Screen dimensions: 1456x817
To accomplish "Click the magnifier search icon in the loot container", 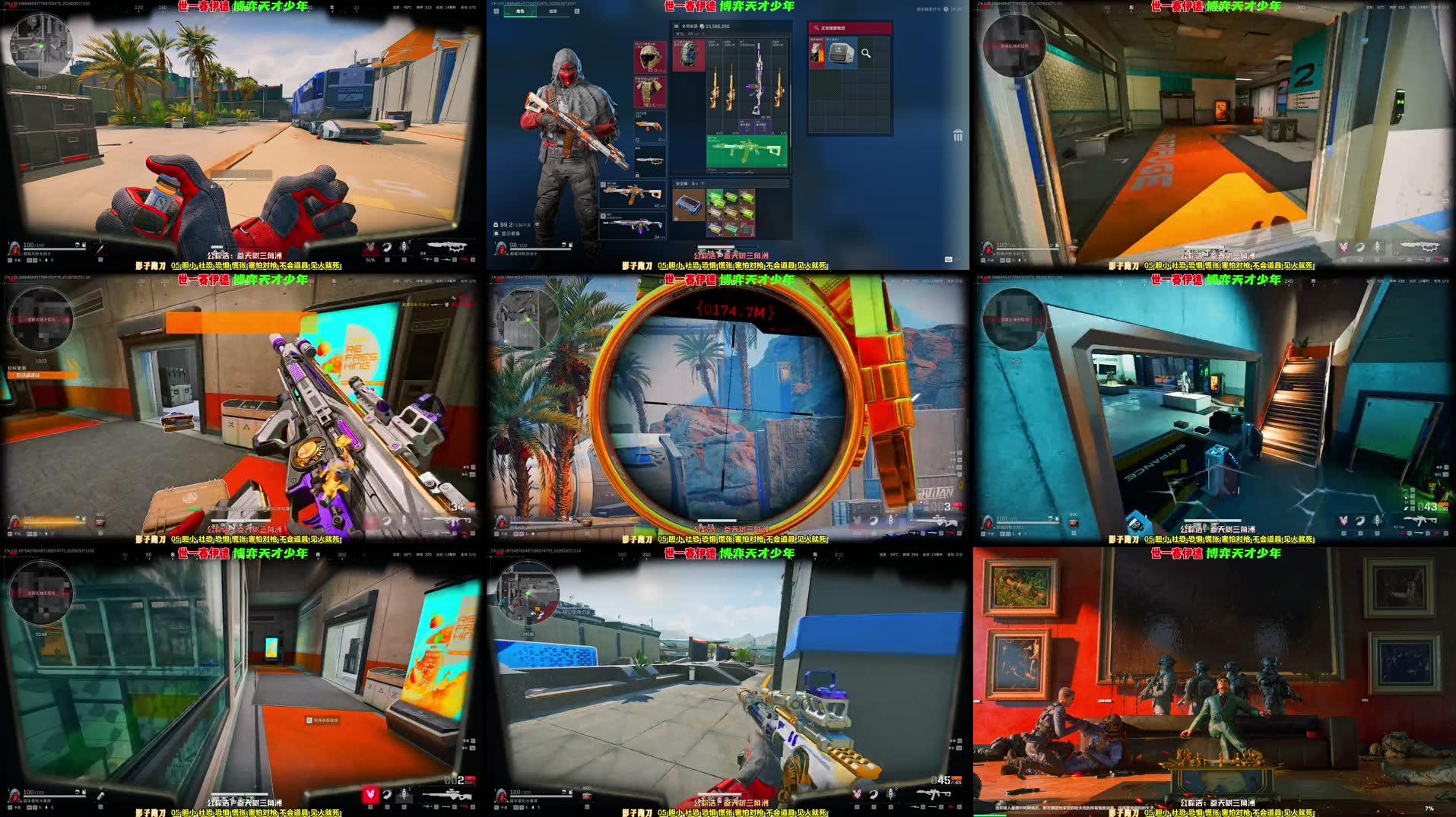I will coord(865,53).
